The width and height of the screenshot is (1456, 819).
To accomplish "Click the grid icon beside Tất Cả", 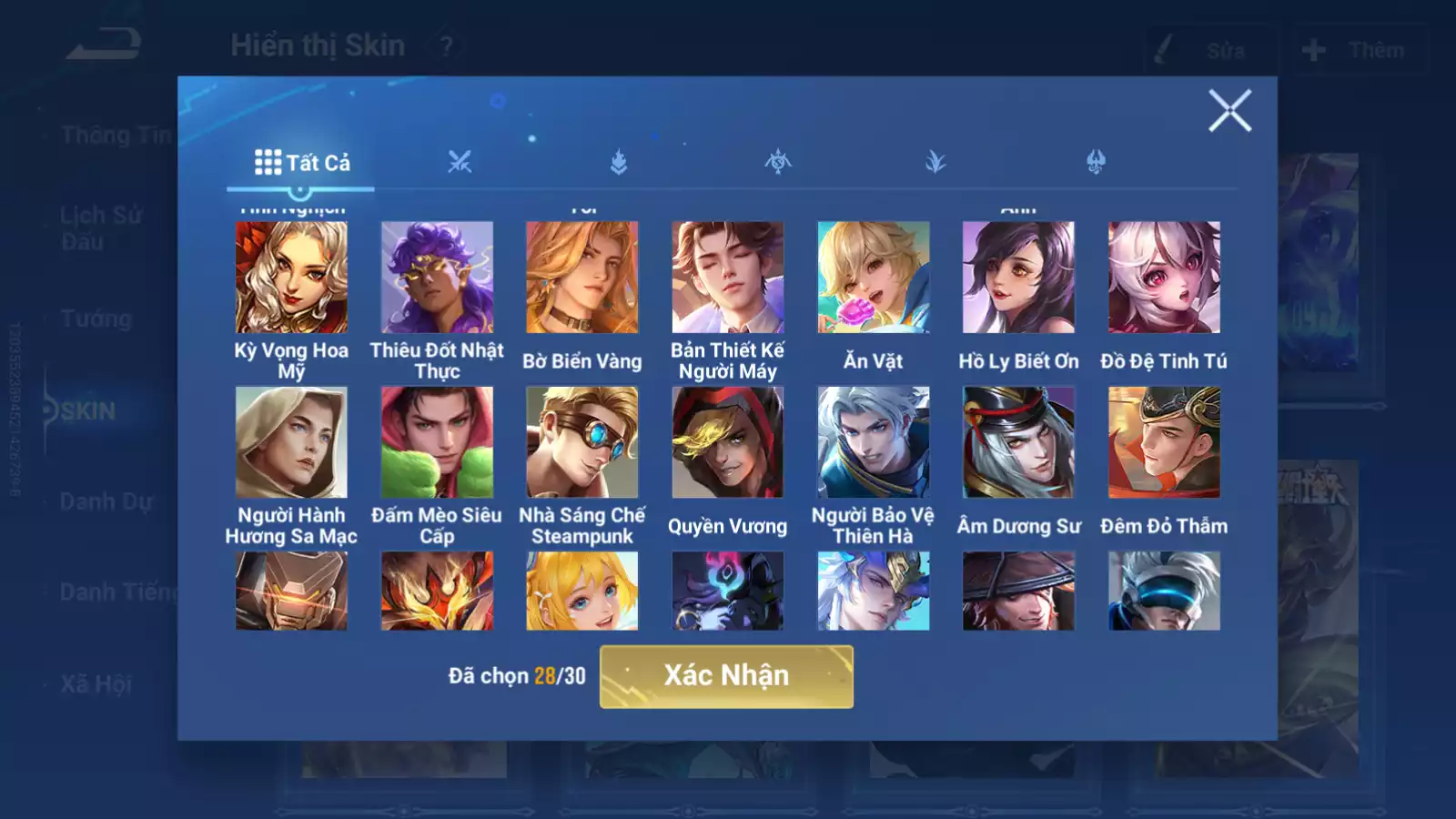I will [267, 162].
